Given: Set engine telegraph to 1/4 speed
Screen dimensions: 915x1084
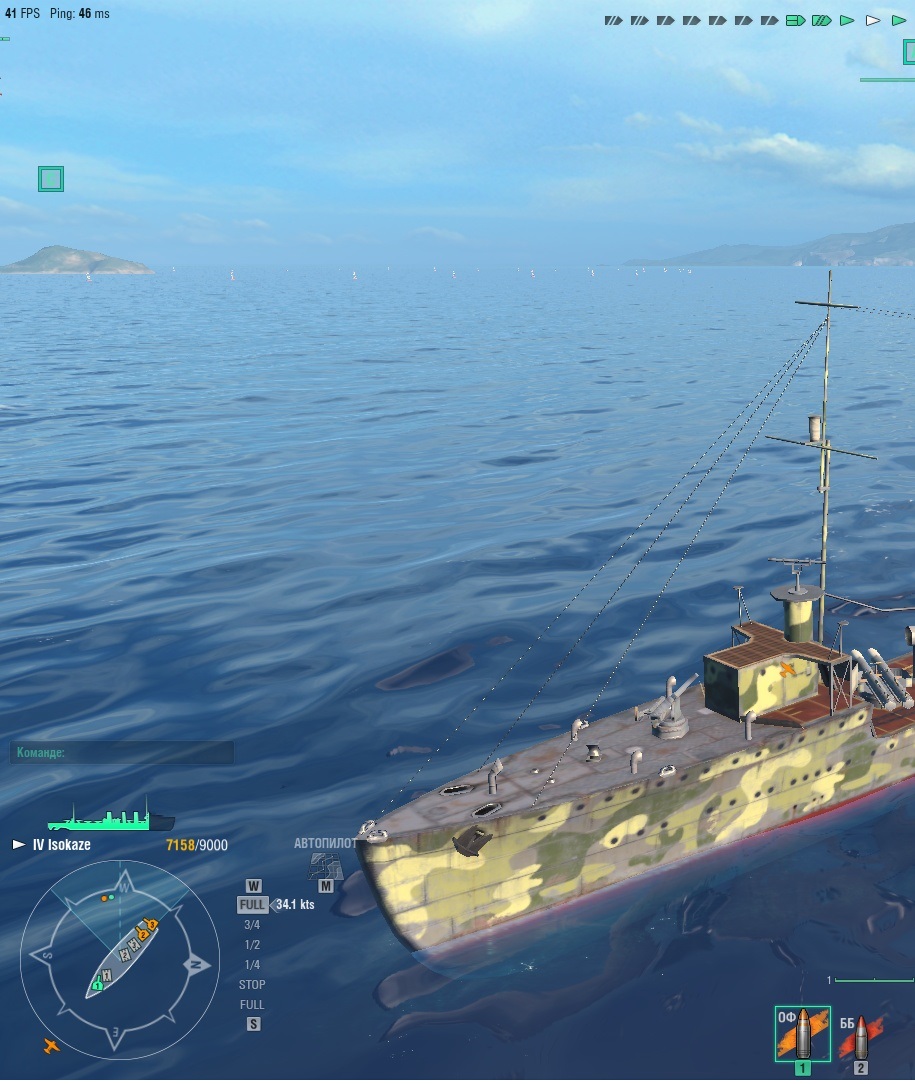Looking at the screenshot, I should 252,965.
